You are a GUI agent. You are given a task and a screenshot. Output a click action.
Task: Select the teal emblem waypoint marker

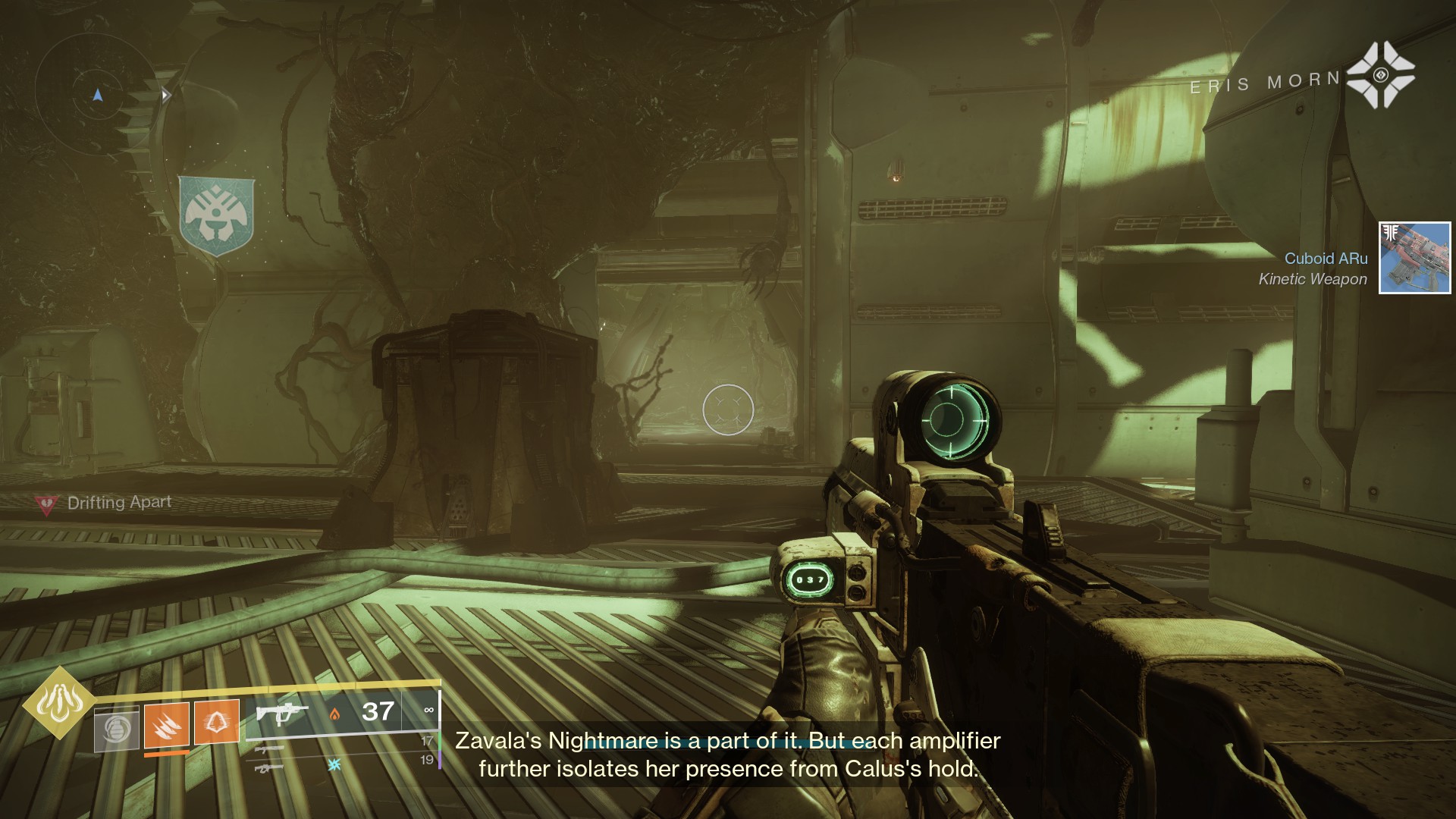click(x=216, y=215)
